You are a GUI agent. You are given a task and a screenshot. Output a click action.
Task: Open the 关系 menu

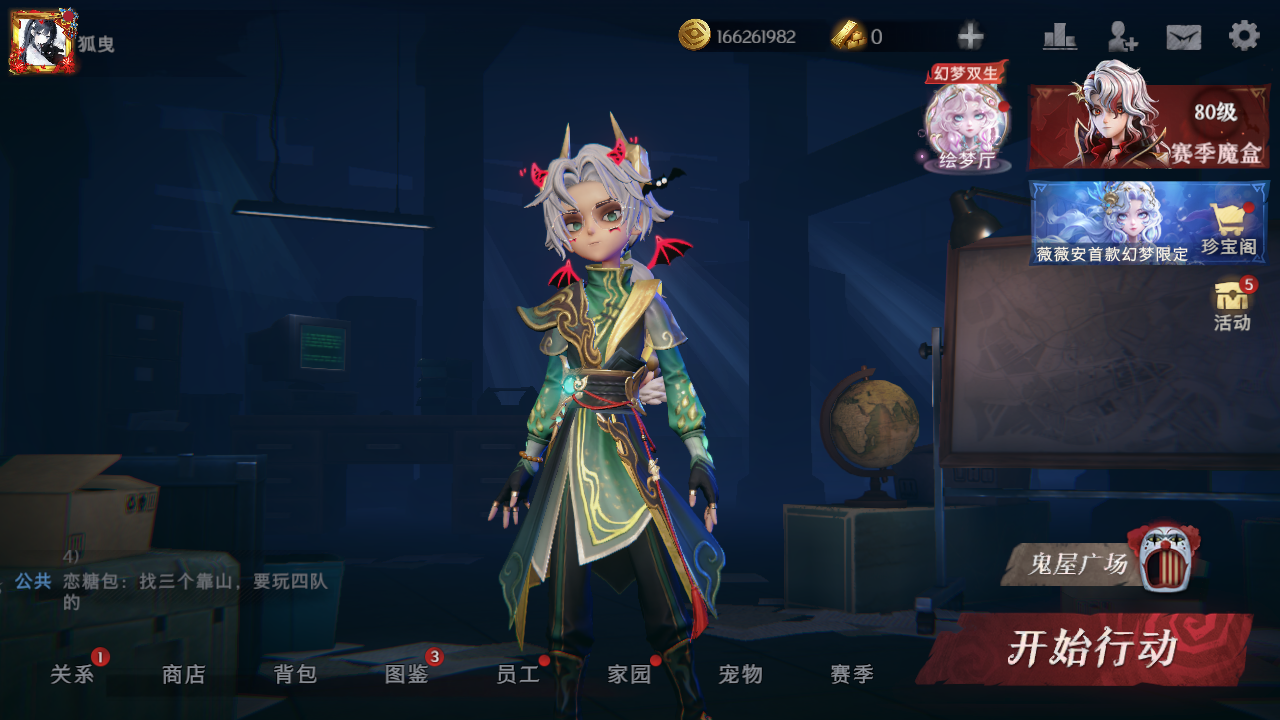tap(72, 674)
